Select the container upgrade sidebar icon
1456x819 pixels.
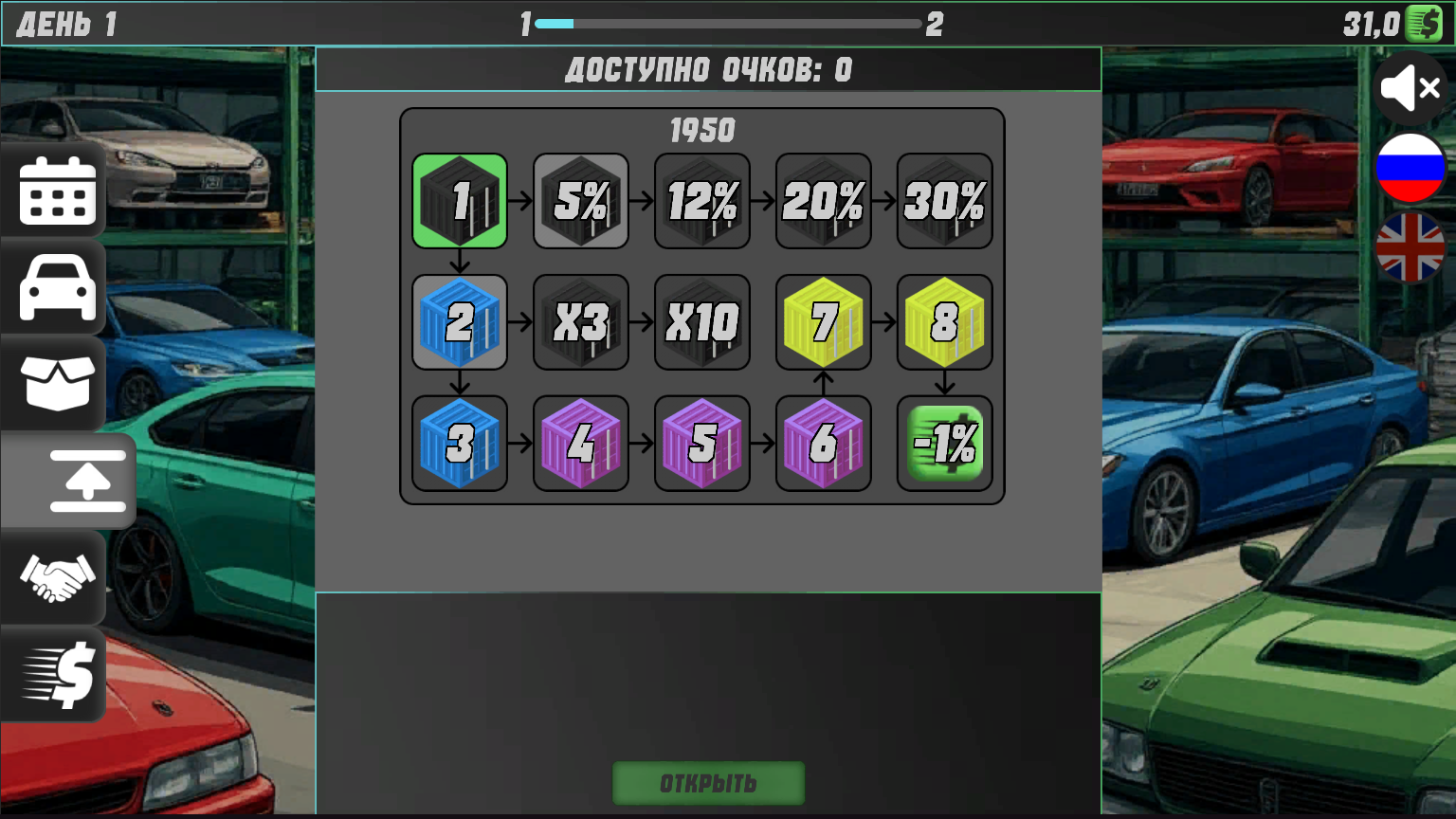coord(83,482)
